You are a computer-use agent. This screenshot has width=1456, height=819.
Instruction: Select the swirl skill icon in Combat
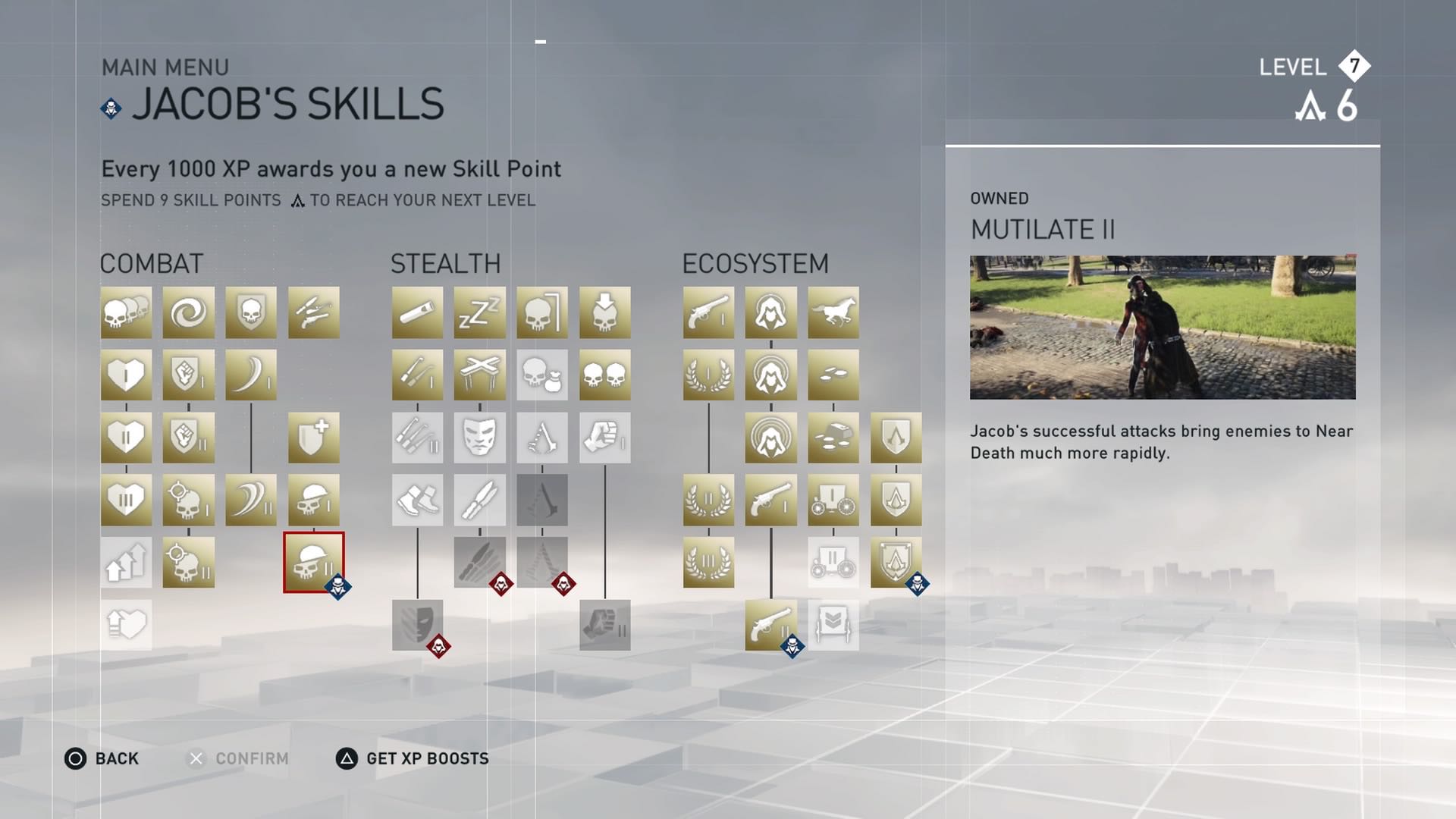click(x=188, y=312)
